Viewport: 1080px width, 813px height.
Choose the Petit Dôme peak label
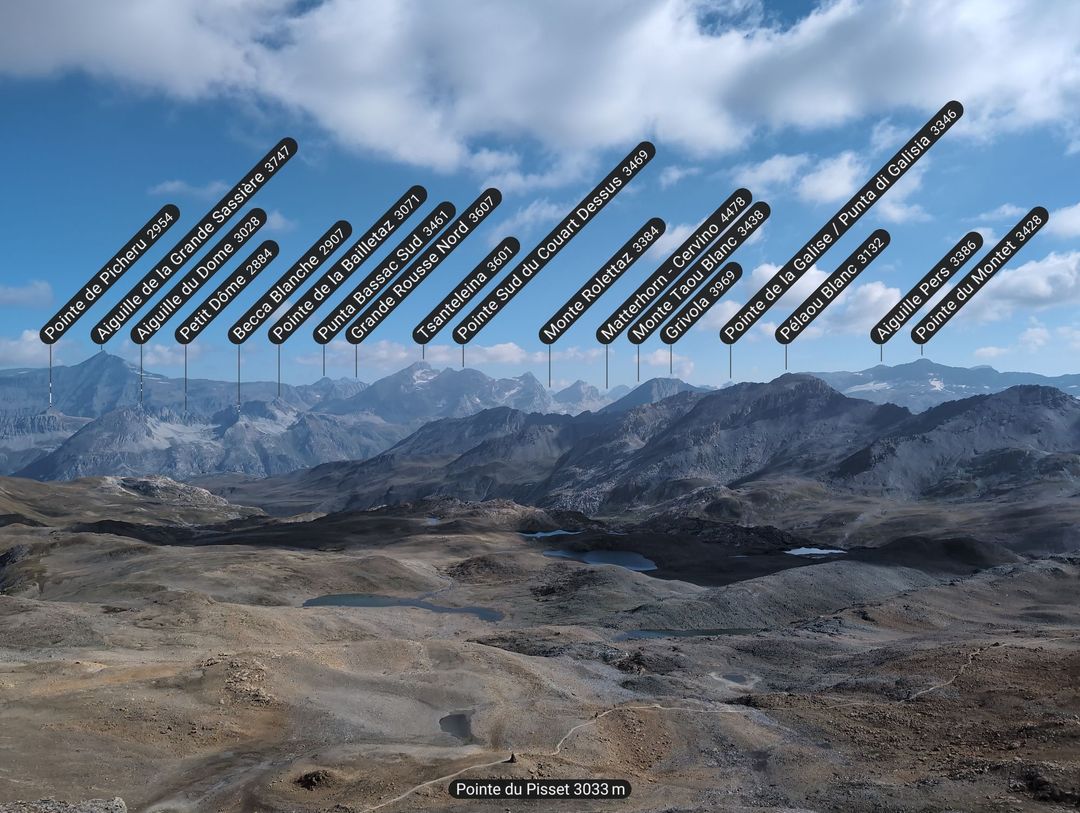[x=227, y=292]
